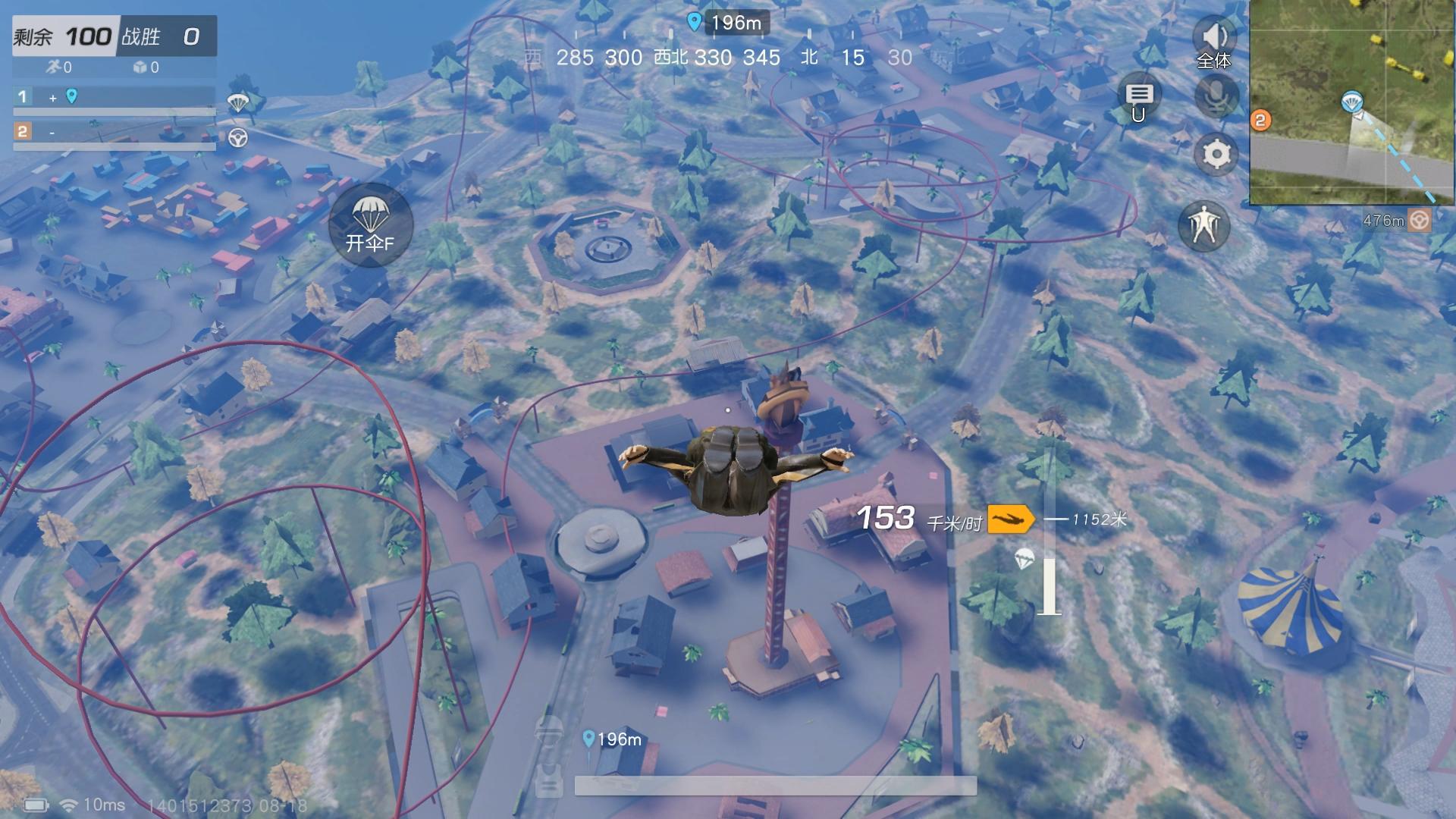This screenshot has width=1456, height=819.
Task: Tap the parachute icon by teammate 1
Action: pyautogui.click(x=238, y=102)
